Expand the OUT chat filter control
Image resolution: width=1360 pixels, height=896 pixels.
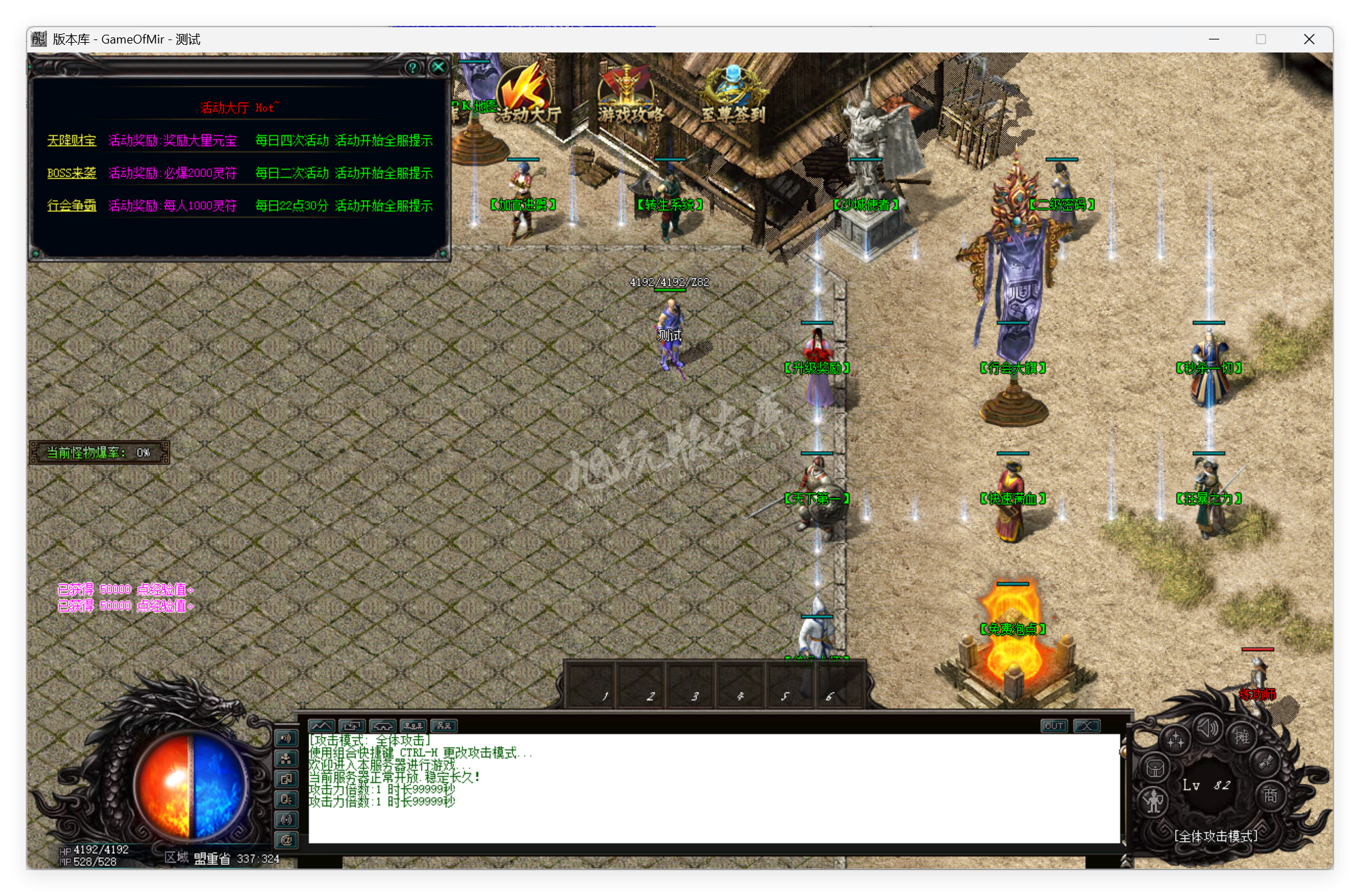pos(1054,726)
